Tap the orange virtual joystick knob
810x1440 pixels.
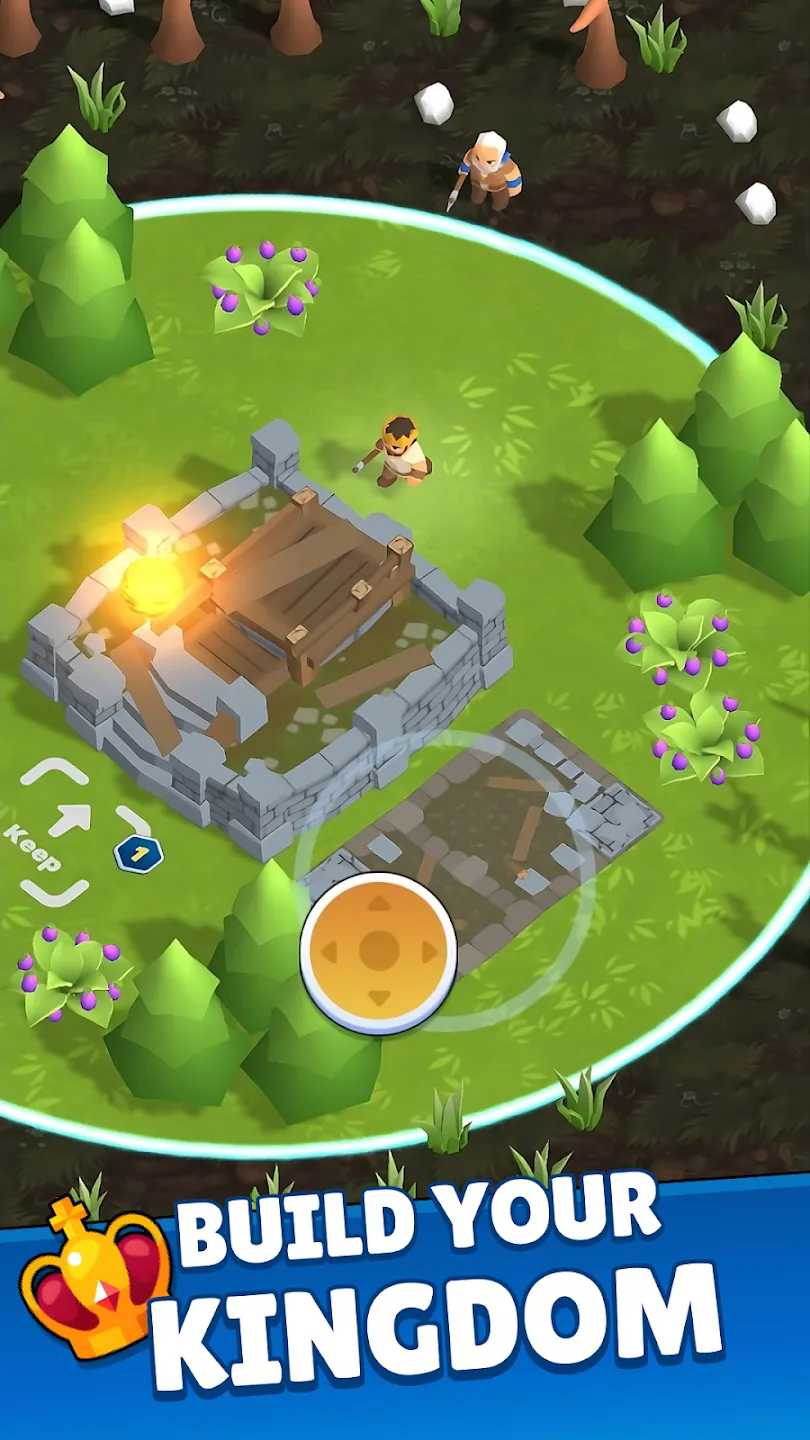click(x=378, y=951)
